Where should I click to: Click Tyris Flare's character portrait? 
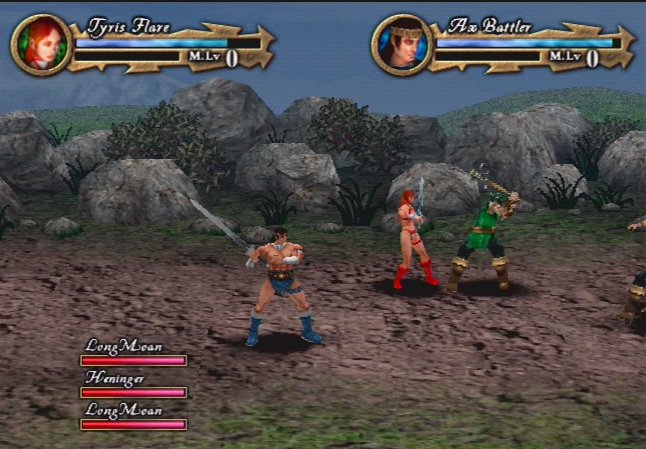[x=41, y=45]
